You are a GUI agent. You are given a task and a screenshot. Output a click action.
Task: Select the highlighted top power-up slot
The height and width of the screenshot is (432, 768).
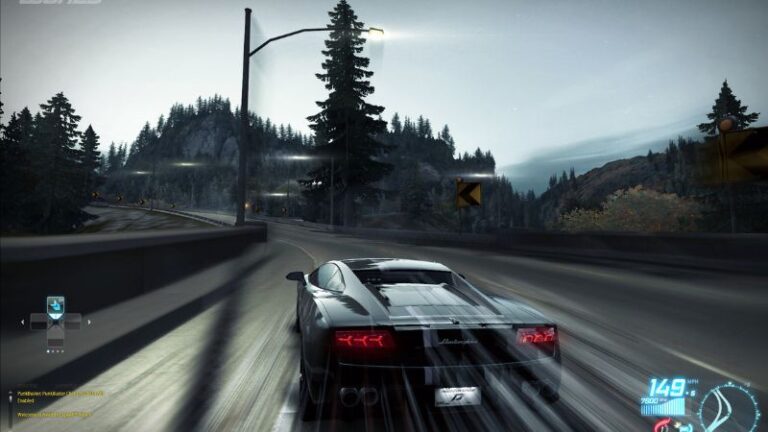click(55, 304)
